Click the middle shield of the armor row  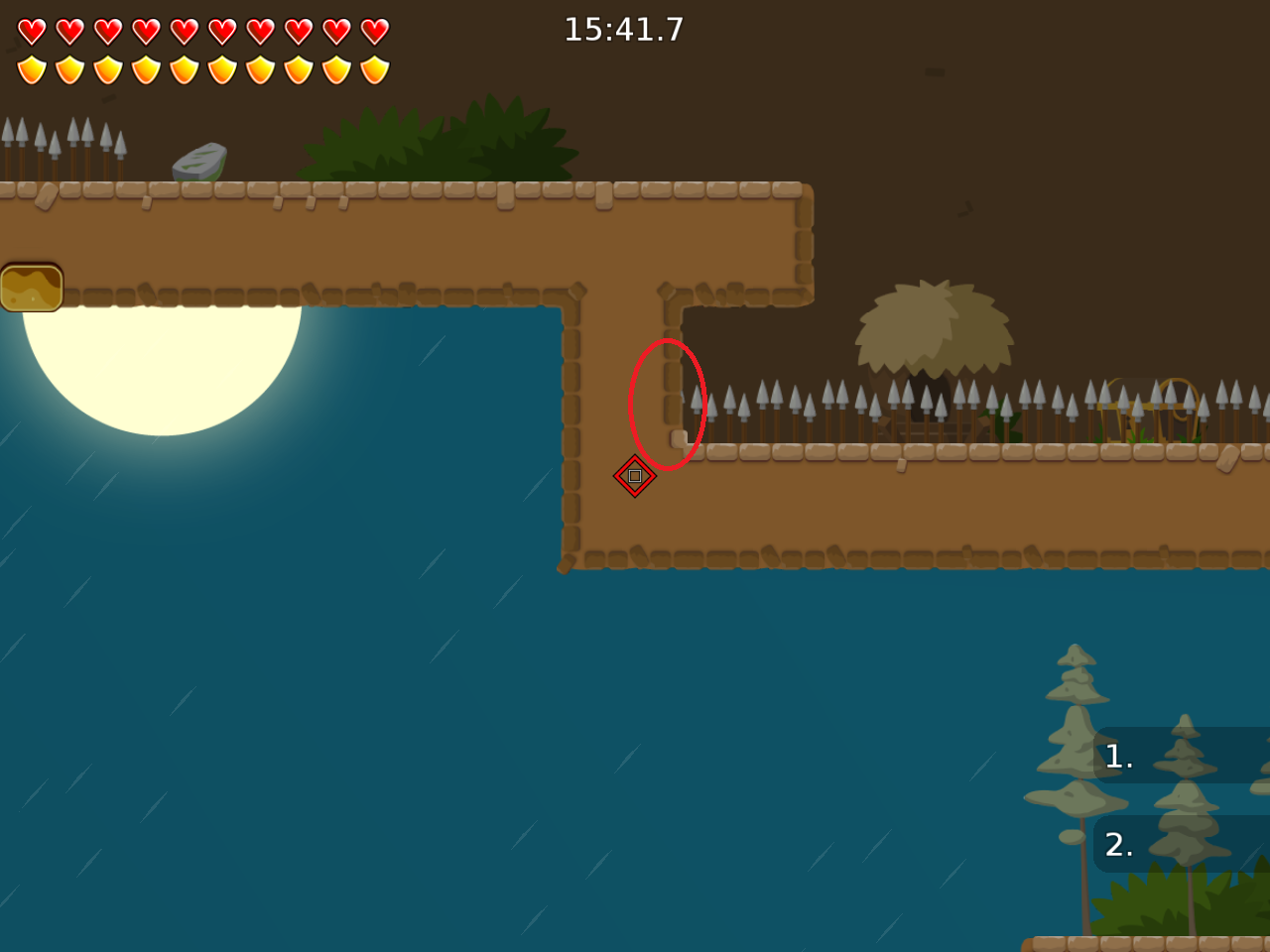coord(183,67)
